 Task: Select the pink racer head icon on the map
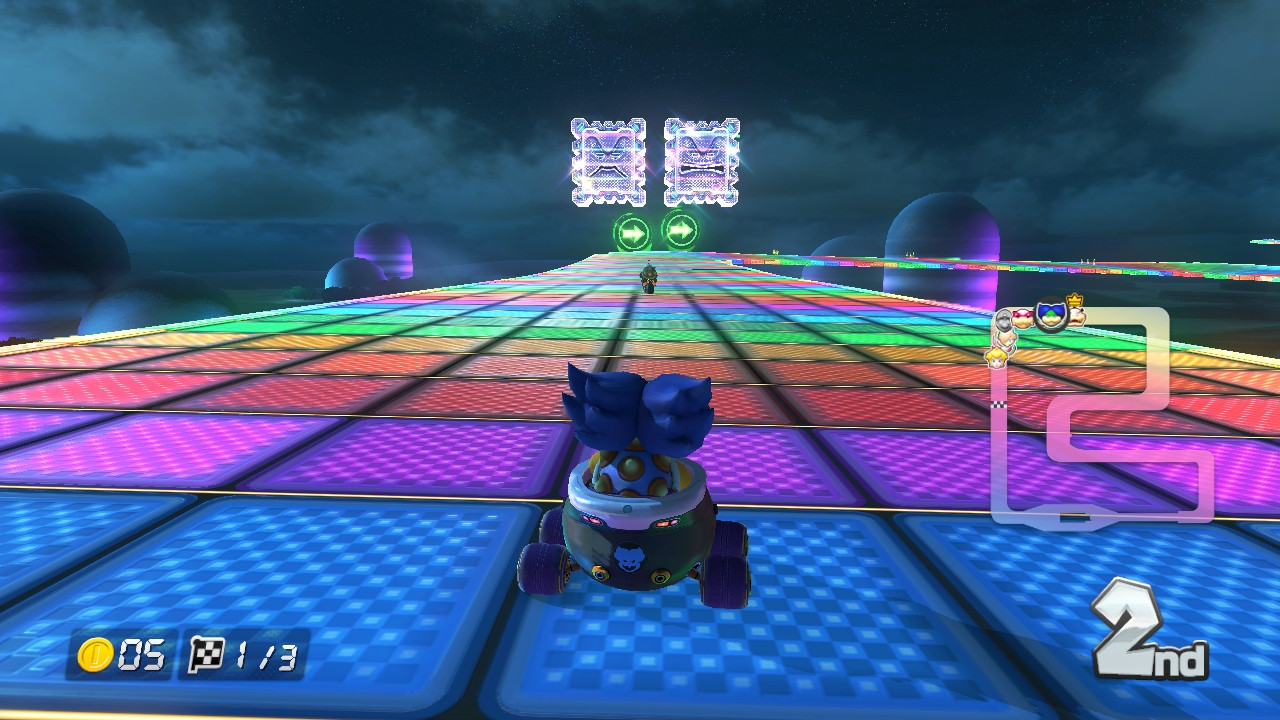[x=1023, y=317]
